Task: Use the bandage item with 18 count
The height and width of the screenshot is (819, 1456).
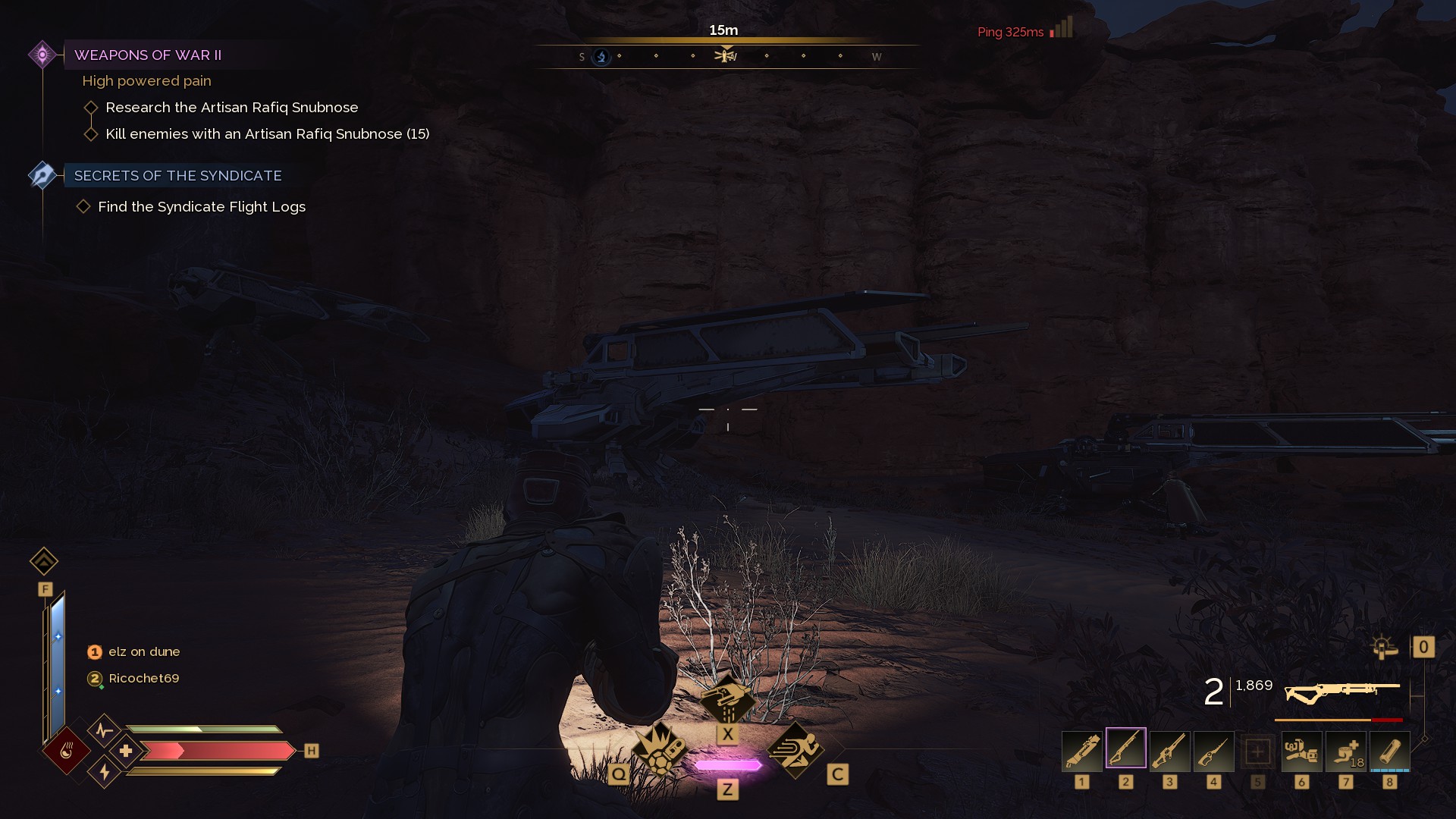Action: 1345,751
